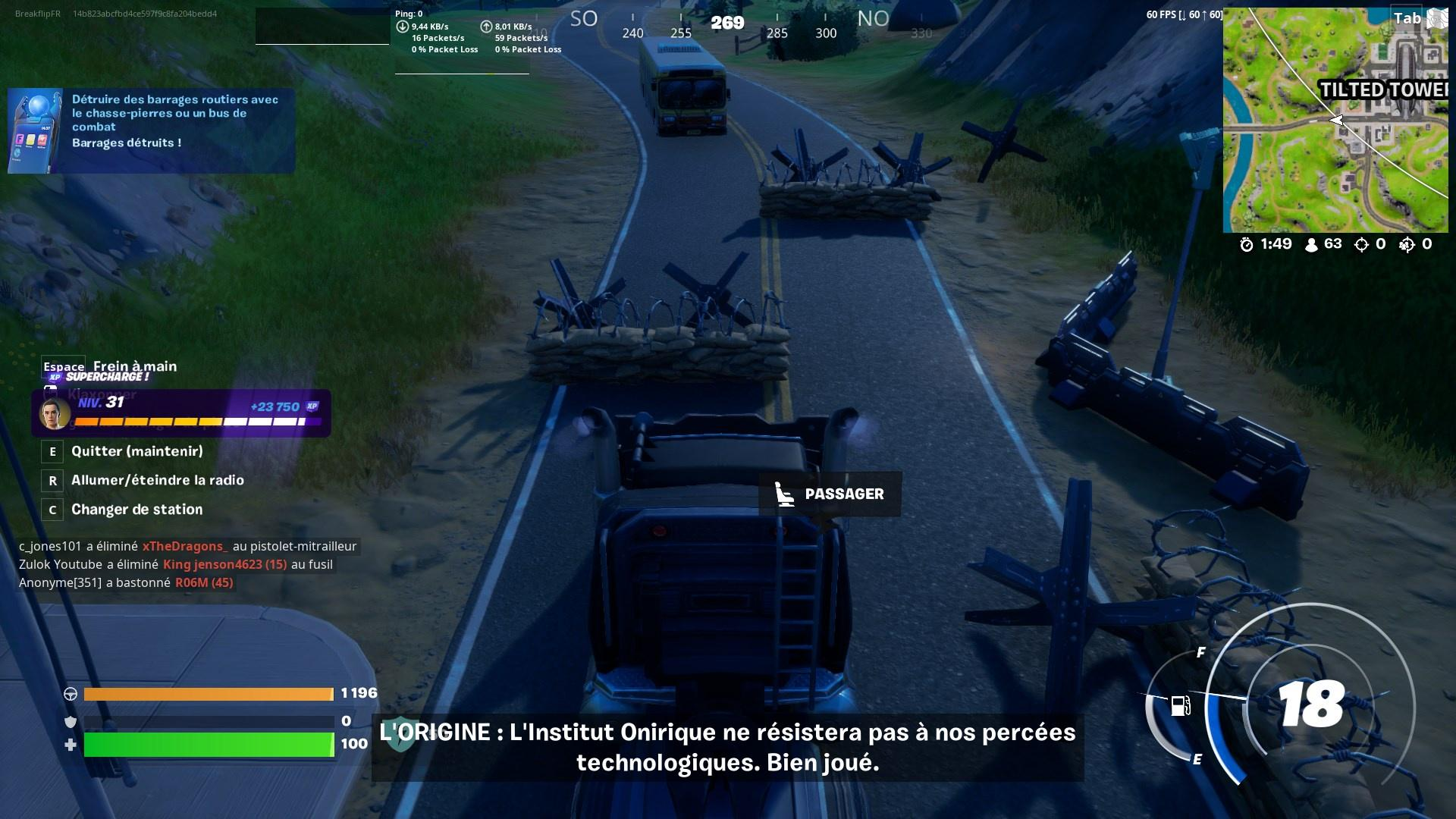Click the eliminations crosshair icon
1456x819 pixels.
(x=1360, y=244)
